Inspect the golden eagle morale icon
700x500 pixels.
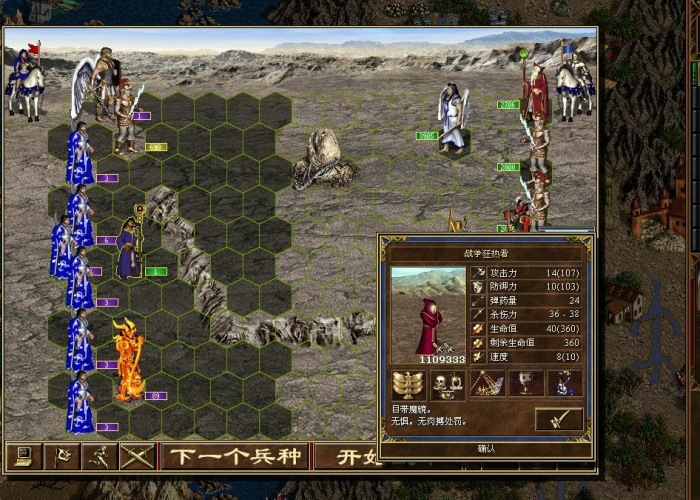408,385
